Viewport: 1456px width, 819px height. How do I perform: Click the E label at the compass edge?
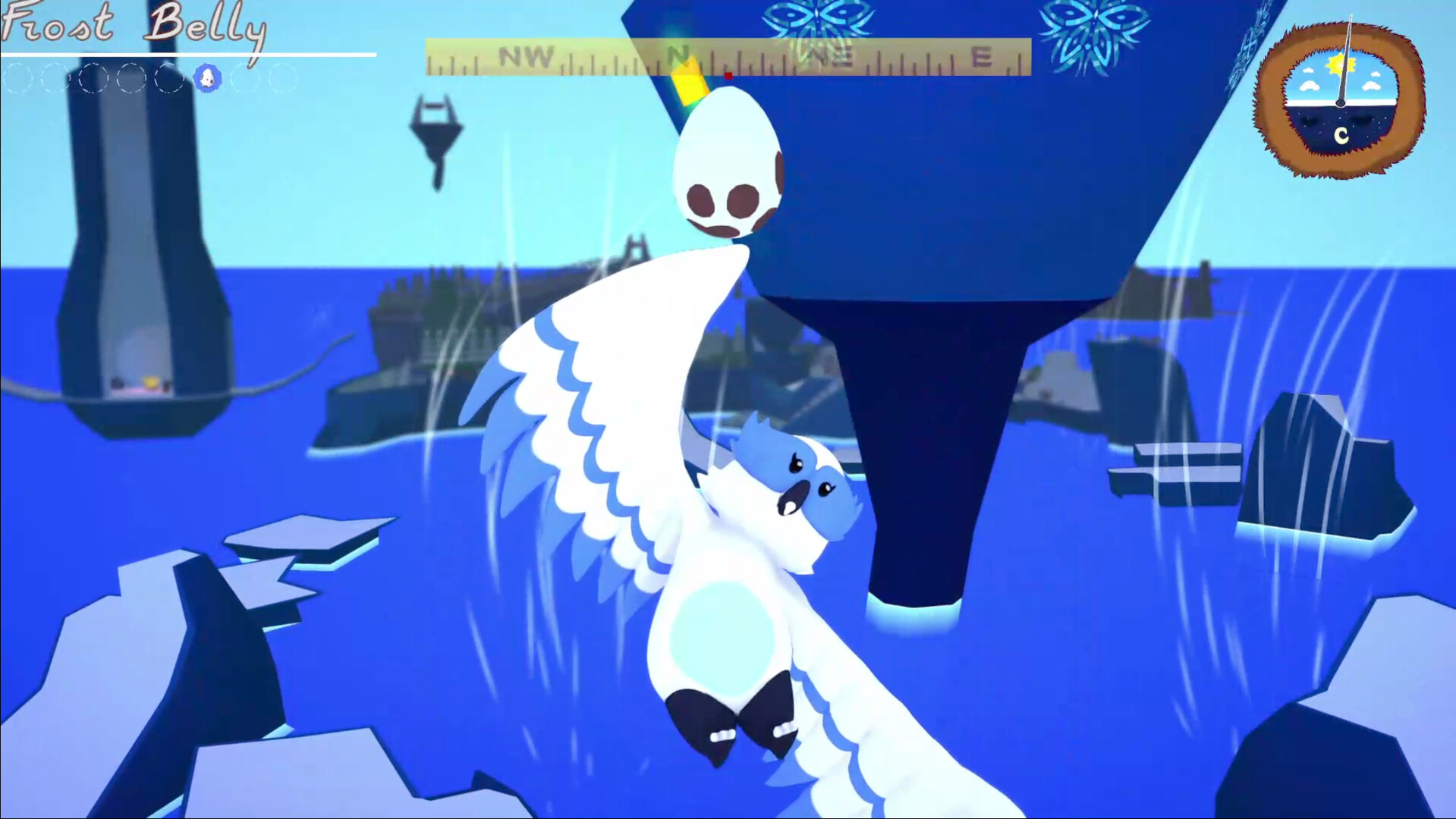coord(980,55)
